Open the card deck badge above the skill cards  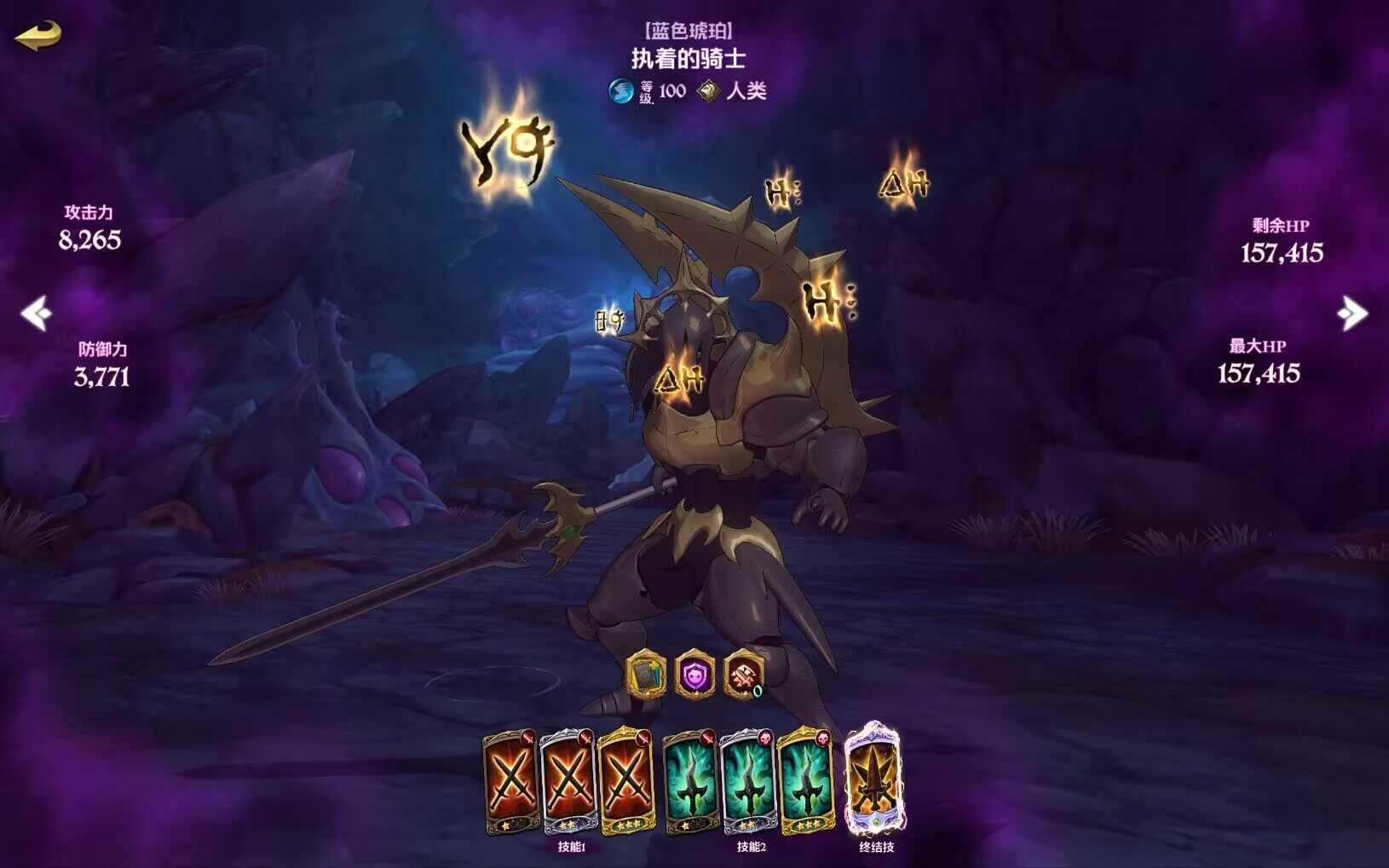(645, 675)
